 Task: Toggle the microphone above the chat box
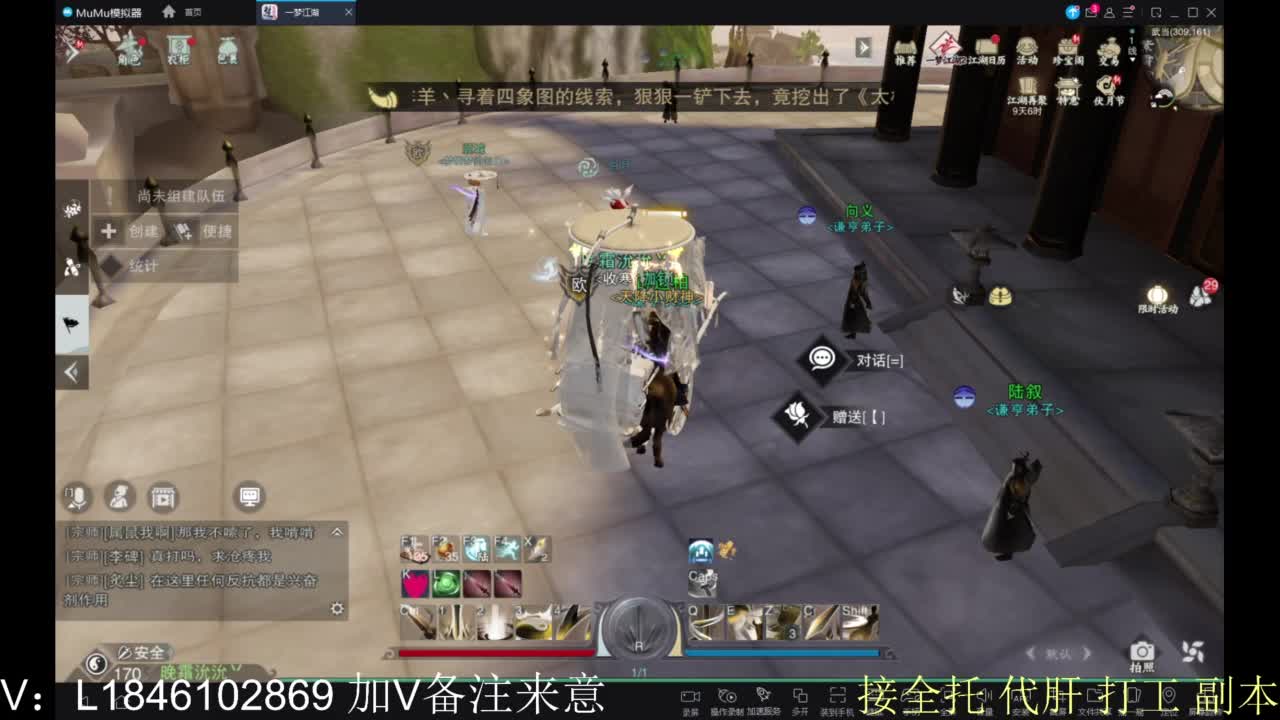75,497
